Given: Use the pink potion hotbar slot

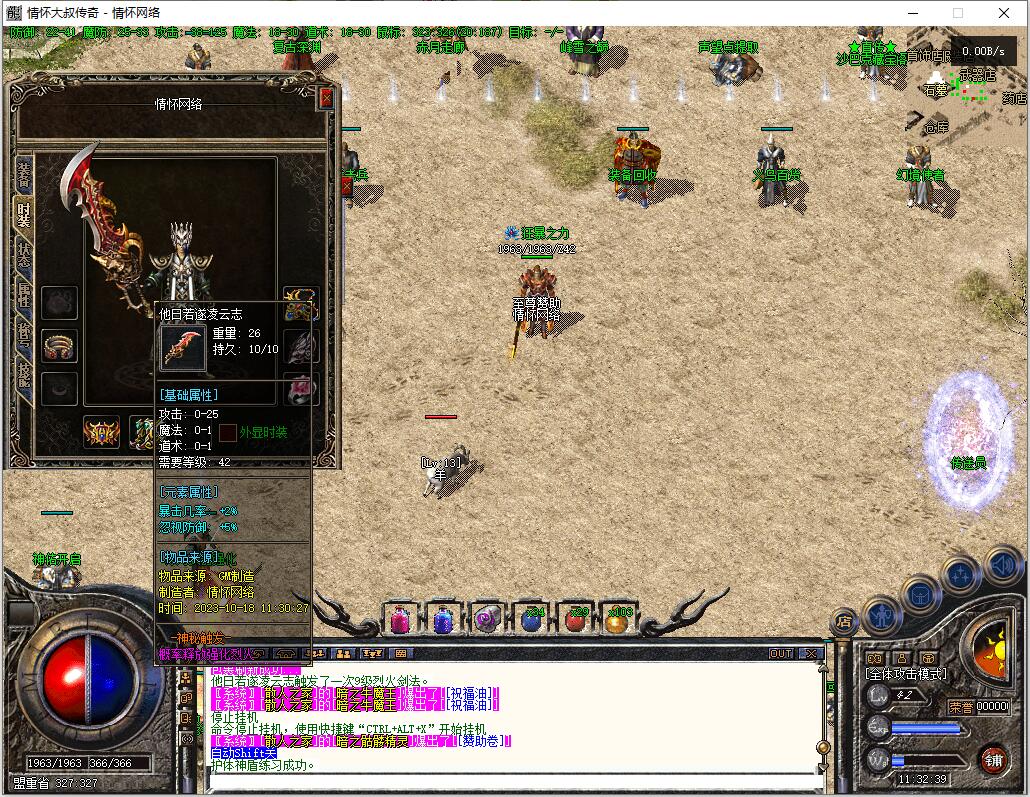Looking at the screenshot, I should pos(399,620).
